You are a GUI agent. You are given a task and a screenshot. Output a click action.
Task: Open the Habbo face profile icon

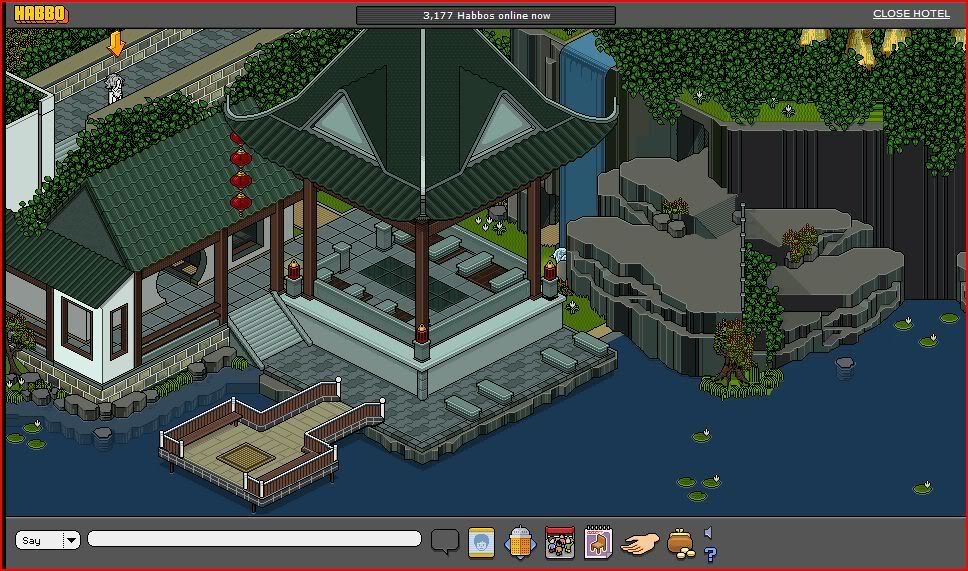(x=482, y=542)
